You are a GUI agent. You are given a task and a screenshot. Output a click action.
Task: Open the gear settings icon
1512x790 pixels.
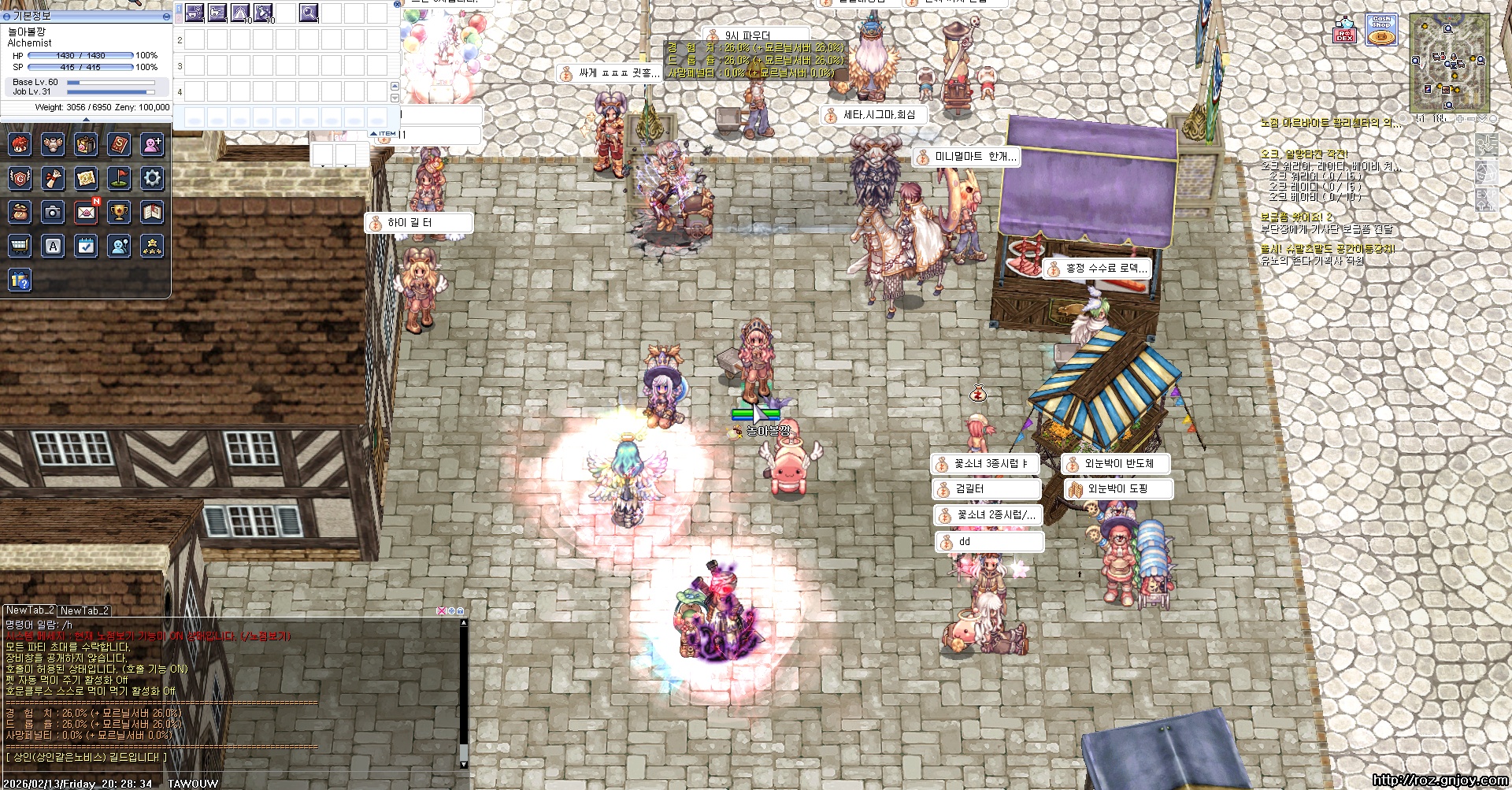pos(152,178)
